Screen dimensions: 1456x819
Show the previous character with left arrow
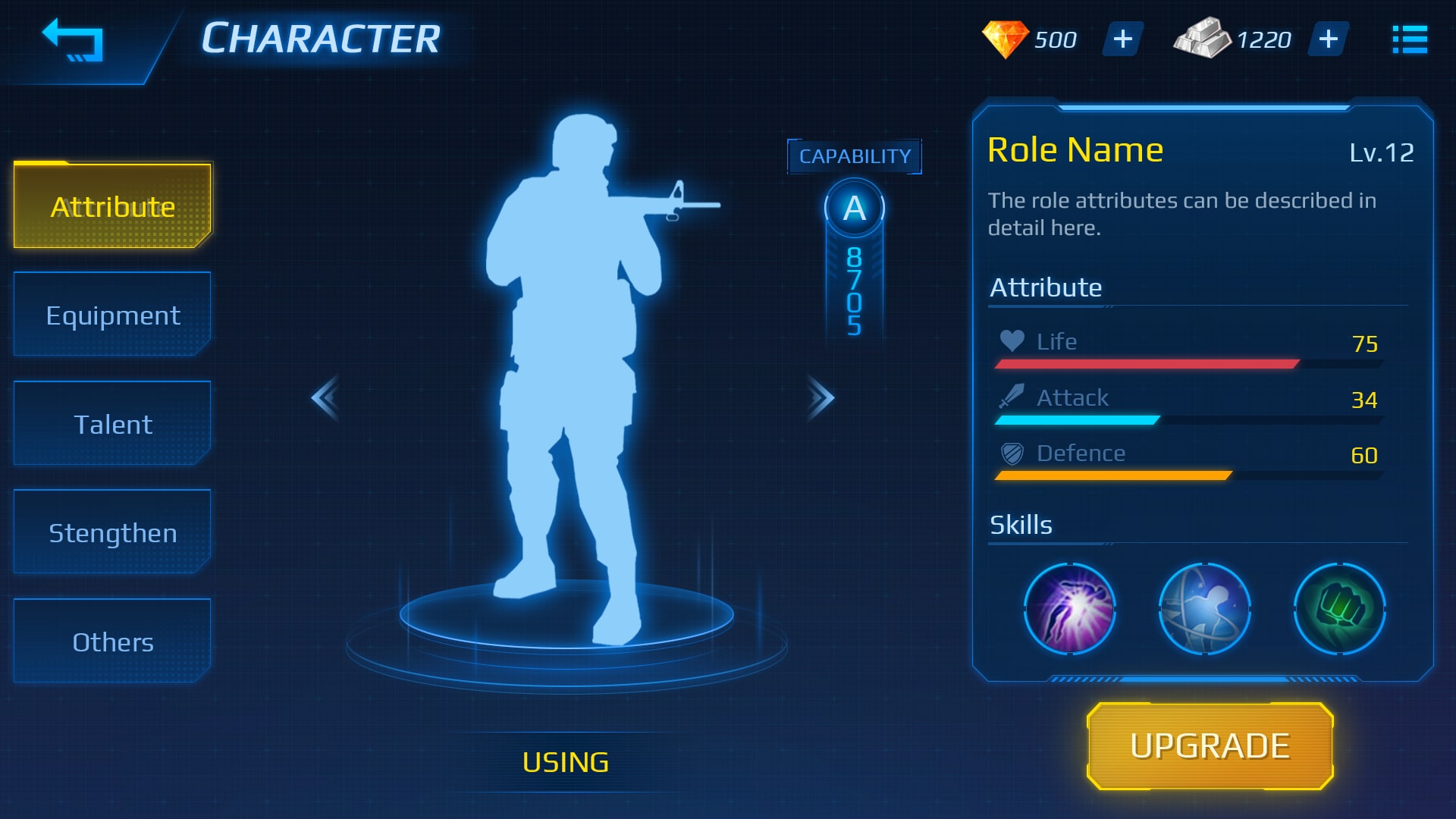[325, 397]
